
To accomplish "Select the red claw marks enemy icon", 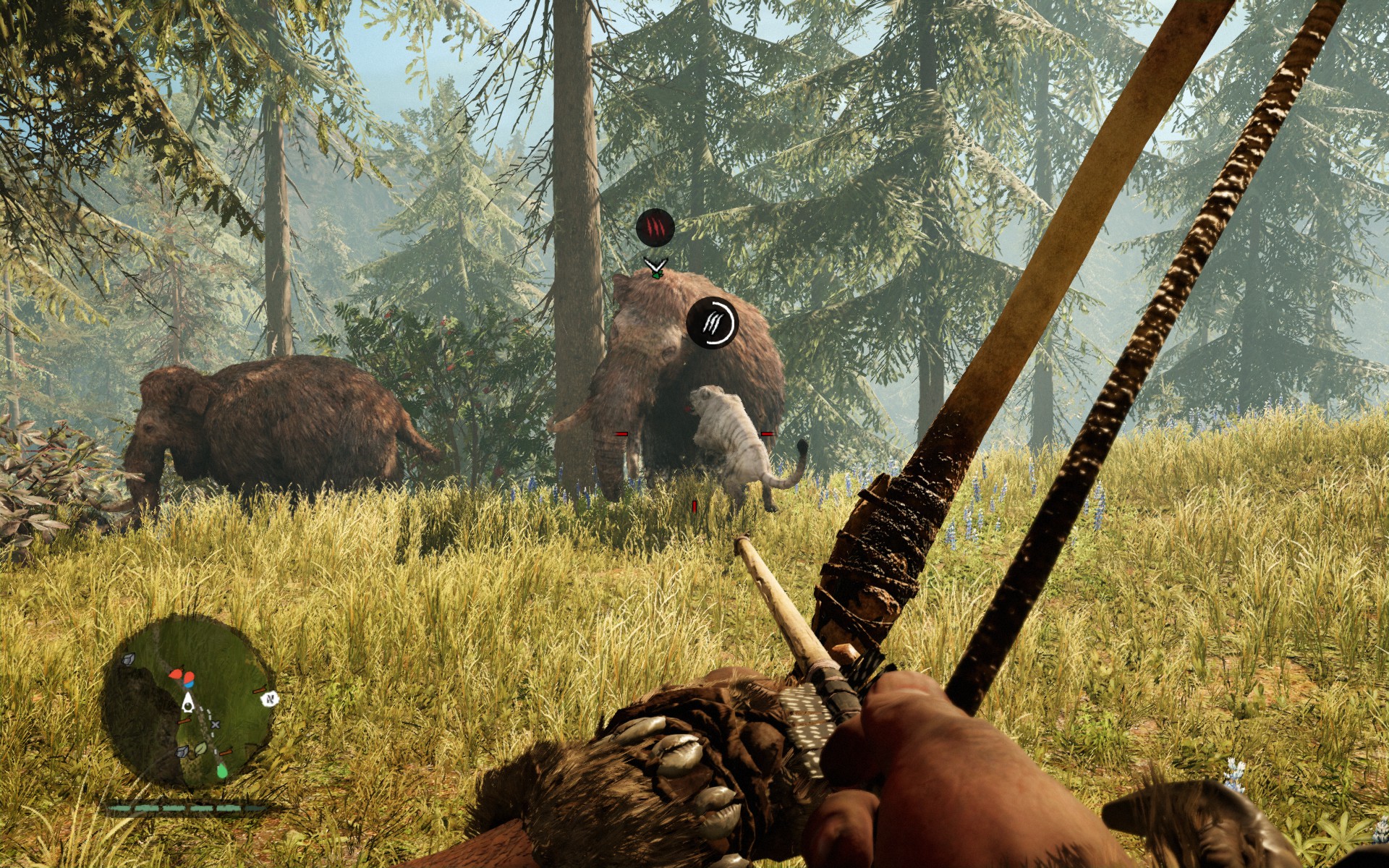I will click(x=655, y=227).
